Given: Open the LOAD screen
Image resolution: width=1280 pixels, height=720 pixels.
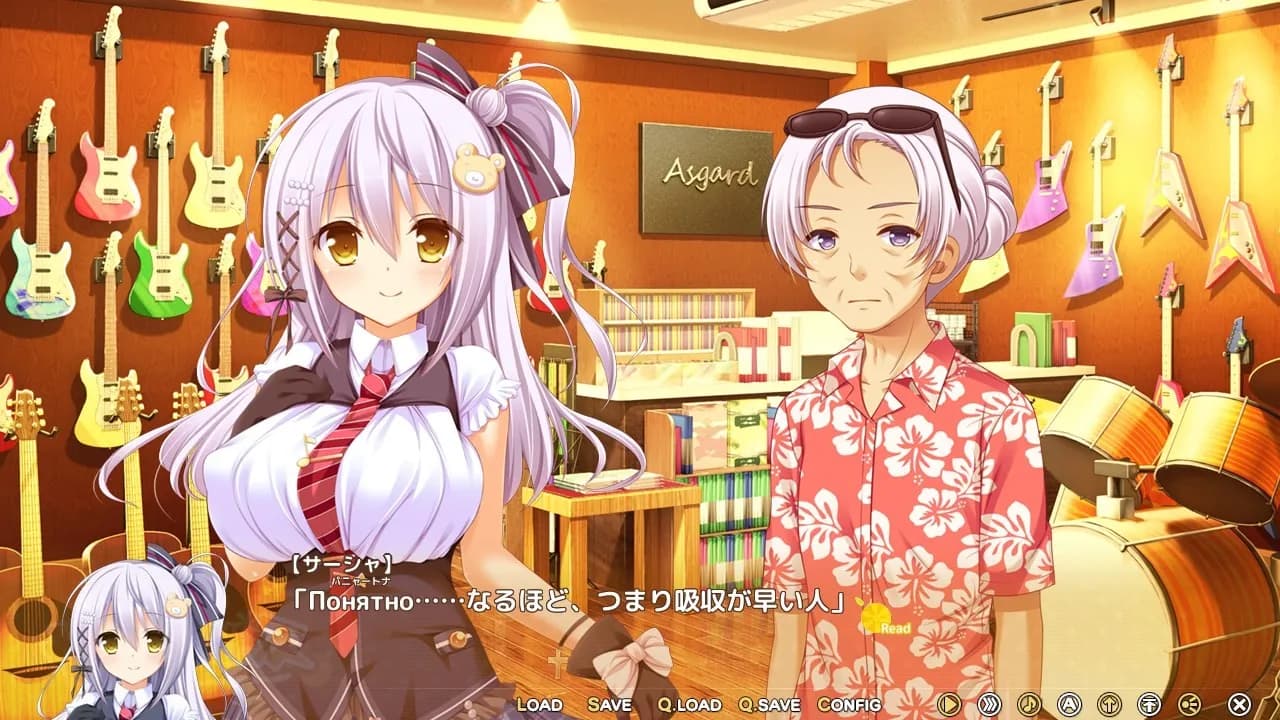Looking at the screenshot, I should click(x=541, y=705).
